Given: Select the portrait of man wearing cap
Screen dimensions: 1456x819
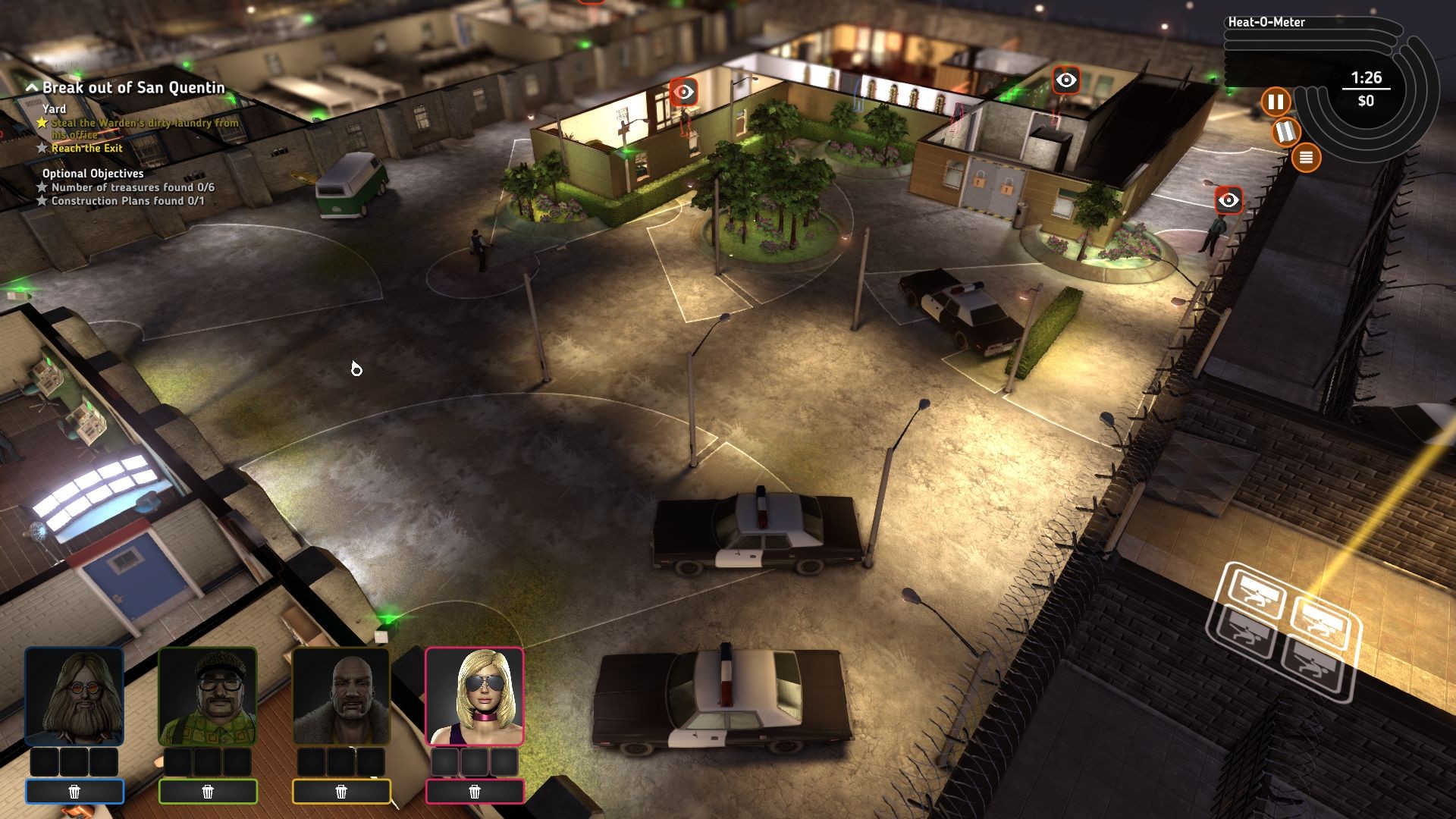Looking at the screenshot, I should (208, 696).
